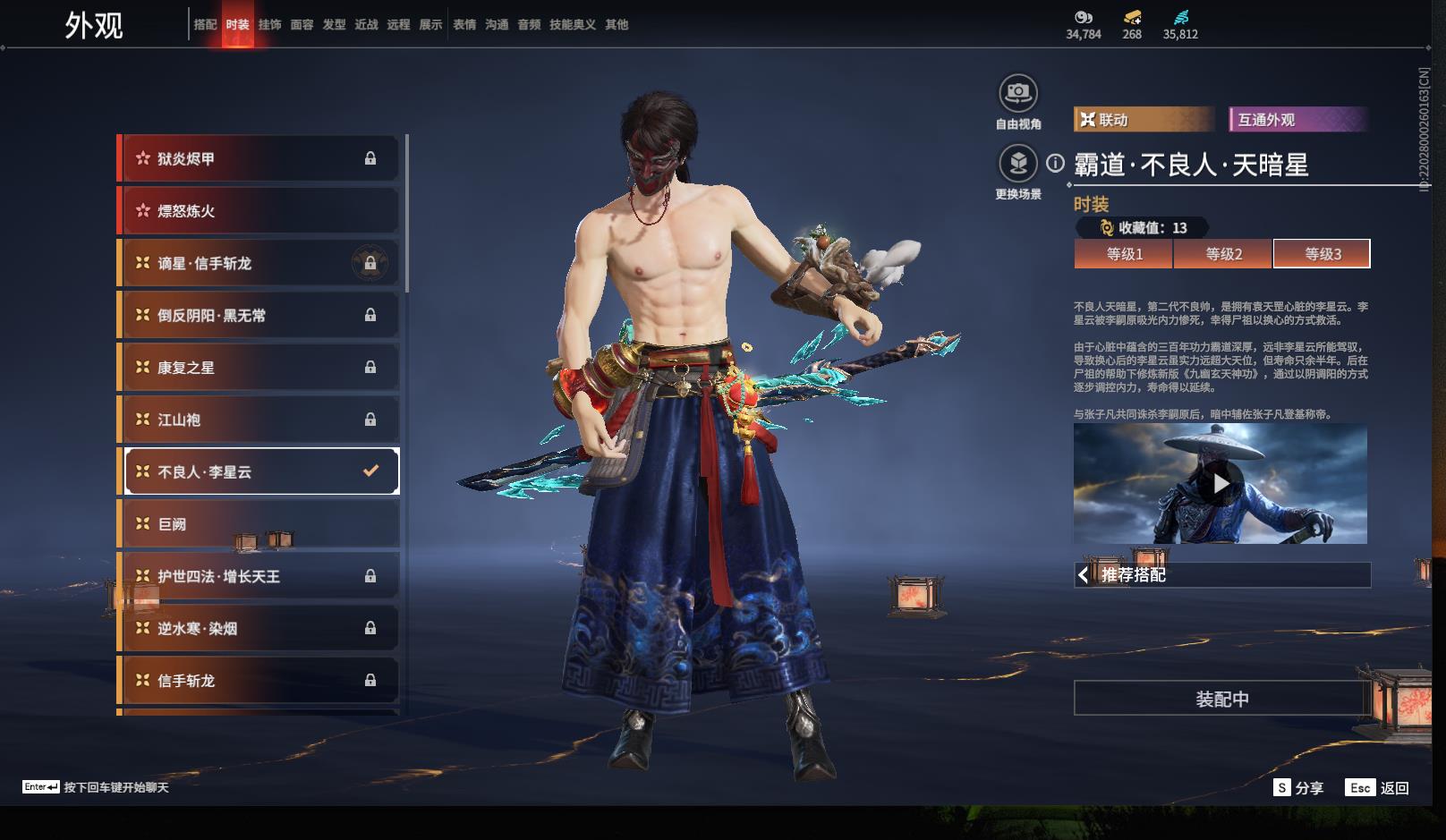Viewport: 1446px width, 840px height.
Task: Open the 分享 share option
Action: click(1298, 788)
